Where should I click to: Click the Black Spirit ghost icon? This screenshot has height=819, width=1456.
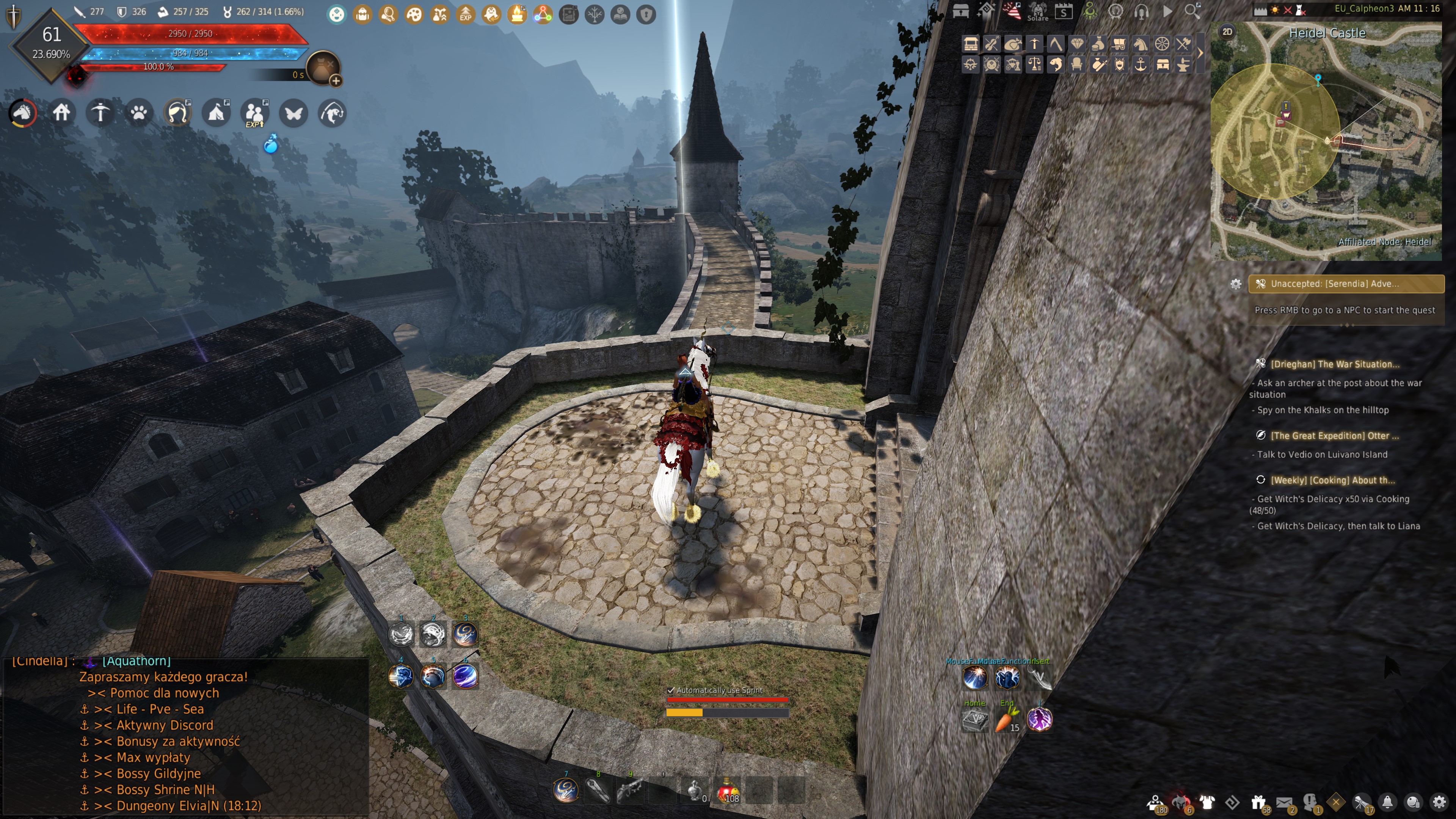coord(491,15)
